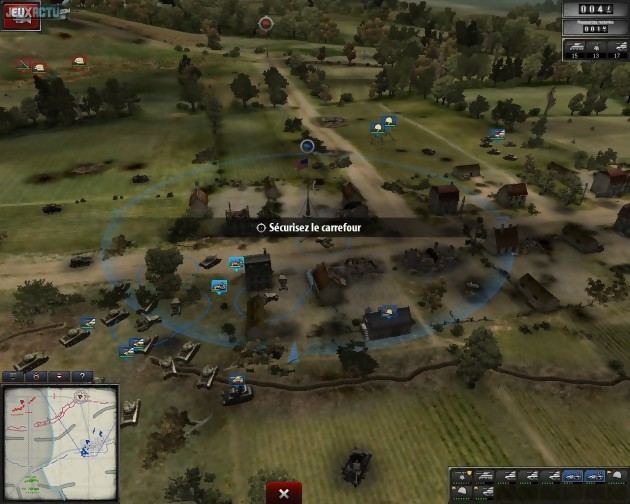
Task: Open help with the question mark button
Action: (x=81, y=376)
